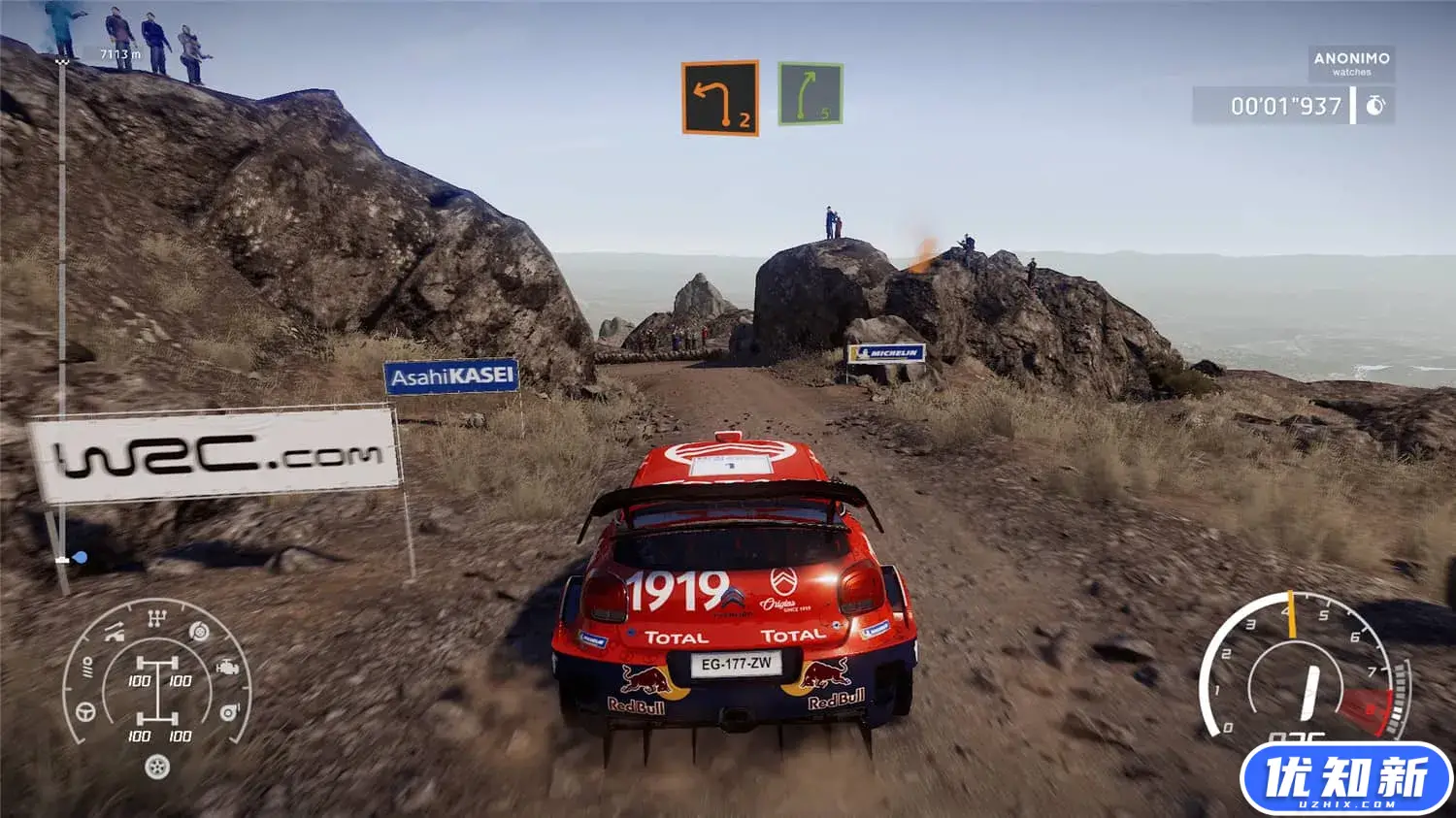Viewport: 1456px width, 818px height.
Task: Expand the stage distance label showing 7113 m
Action: pos(118,54)
